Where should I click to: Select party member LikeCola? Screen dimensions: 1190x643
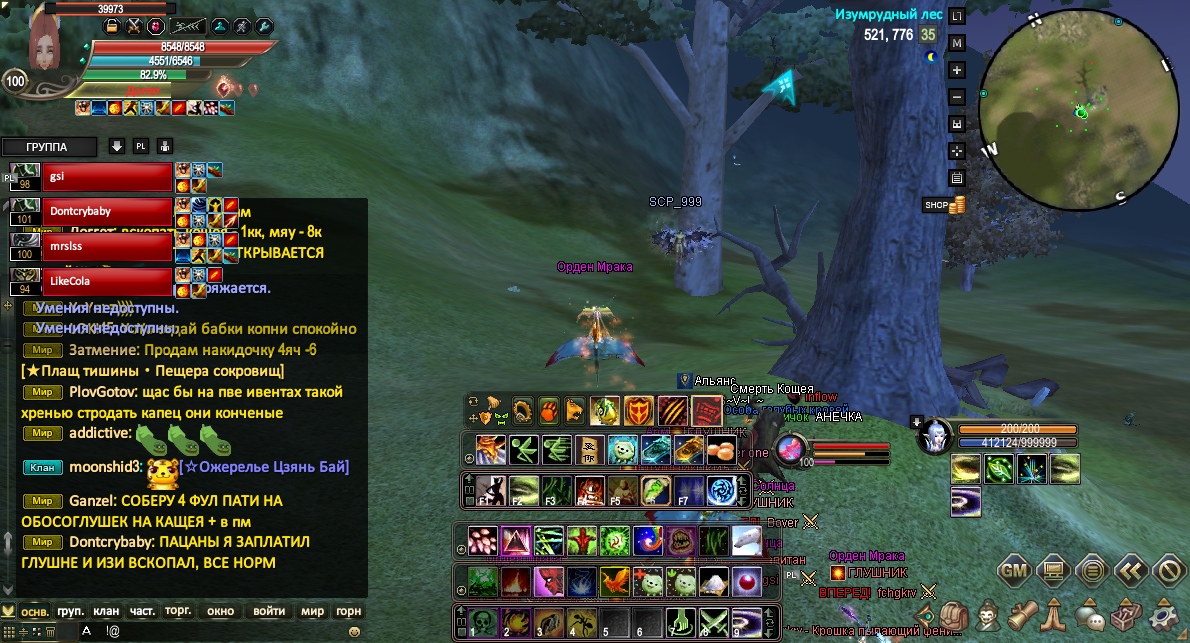pyautogui.click(x=107, y=281)
